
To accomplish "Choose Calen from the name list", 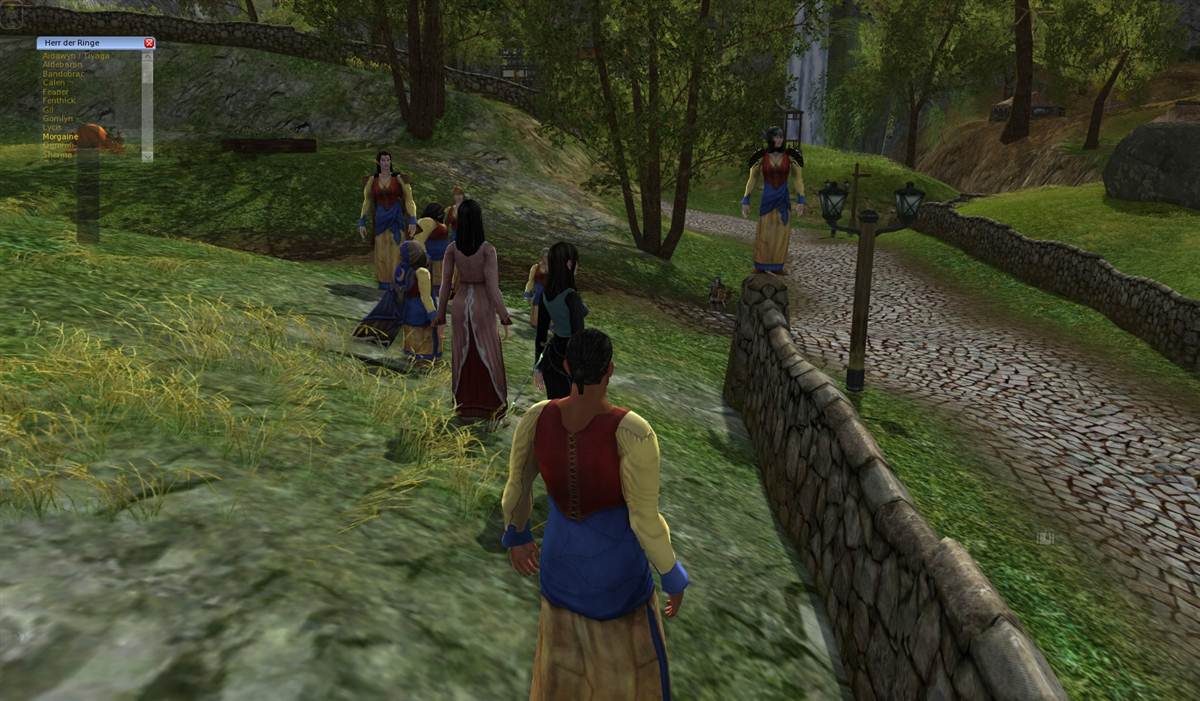I will (54, 83).
